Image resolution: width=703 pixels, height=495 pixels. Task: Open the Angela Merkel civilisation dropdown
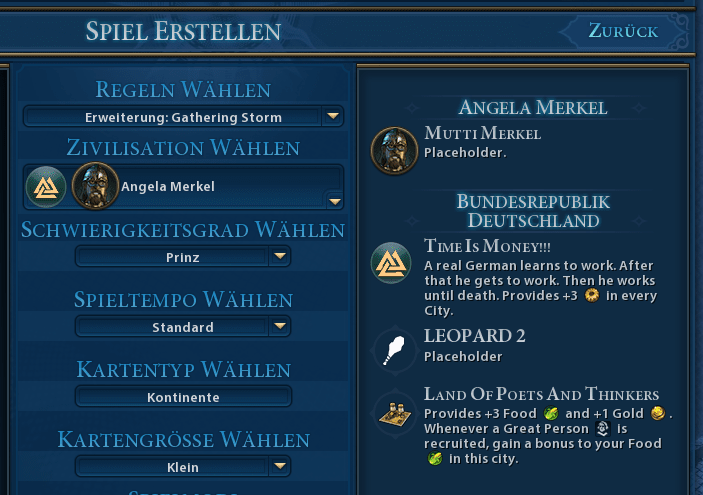[x=184, y=187]
